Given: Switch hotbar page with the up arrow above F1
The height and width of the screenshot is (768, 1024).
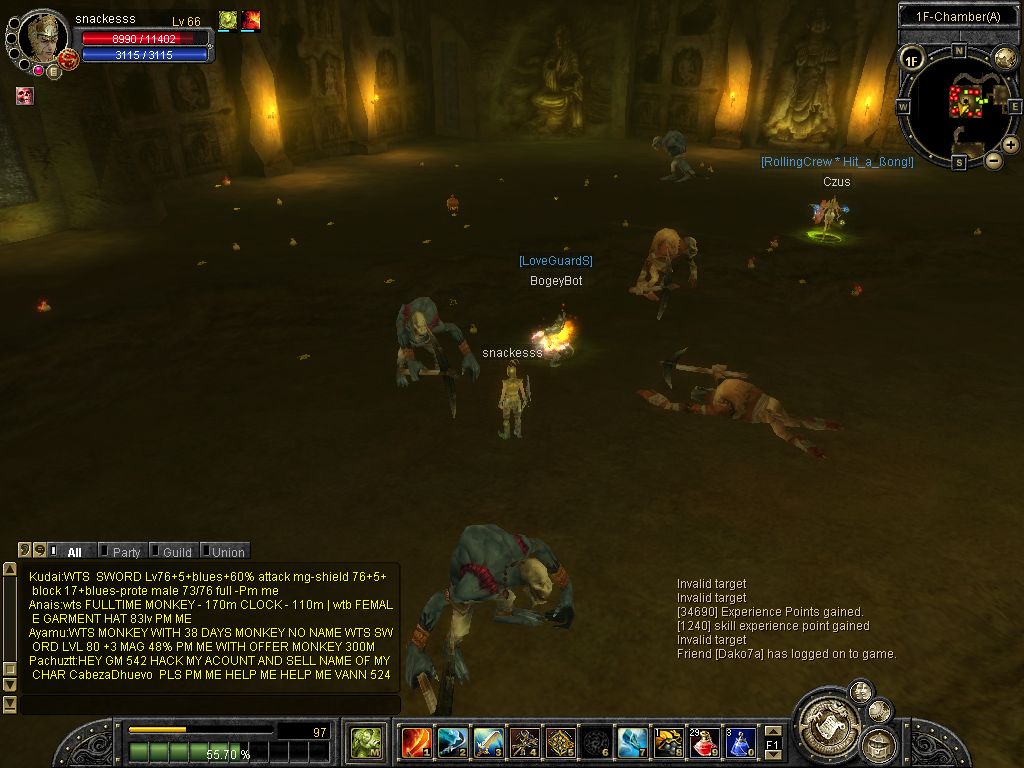Looking at the screenshot, I should (772, 732).
